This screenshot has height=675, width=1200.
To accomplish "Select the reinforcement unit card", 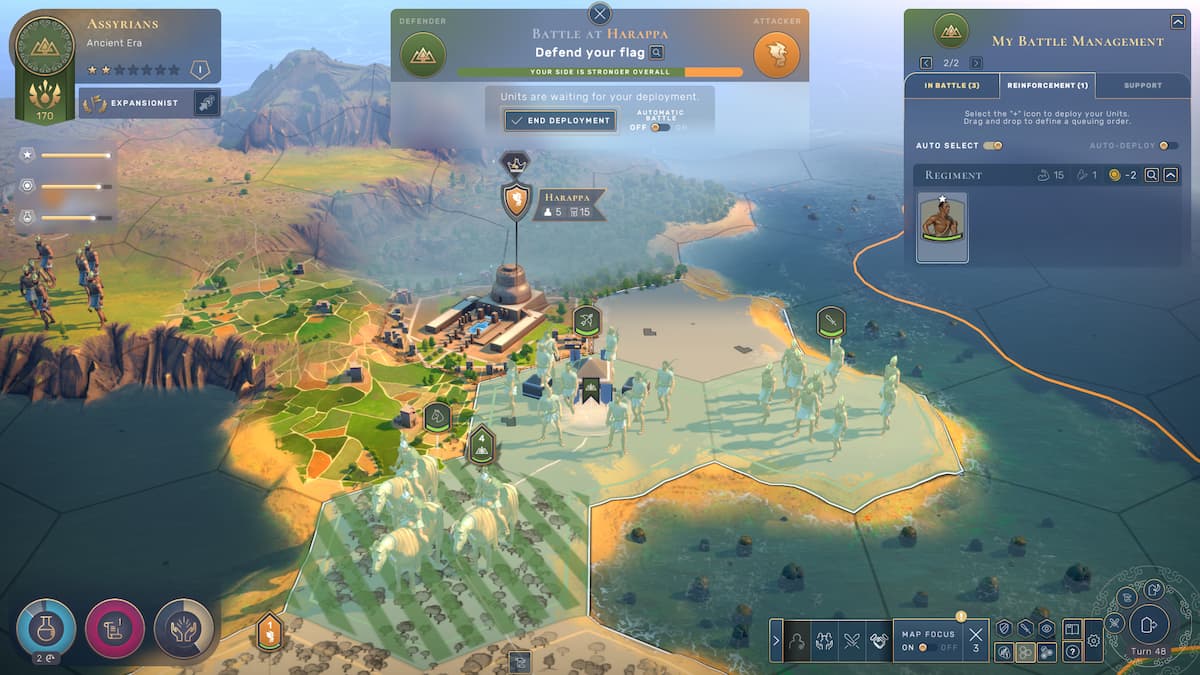I will click(942, 227).
